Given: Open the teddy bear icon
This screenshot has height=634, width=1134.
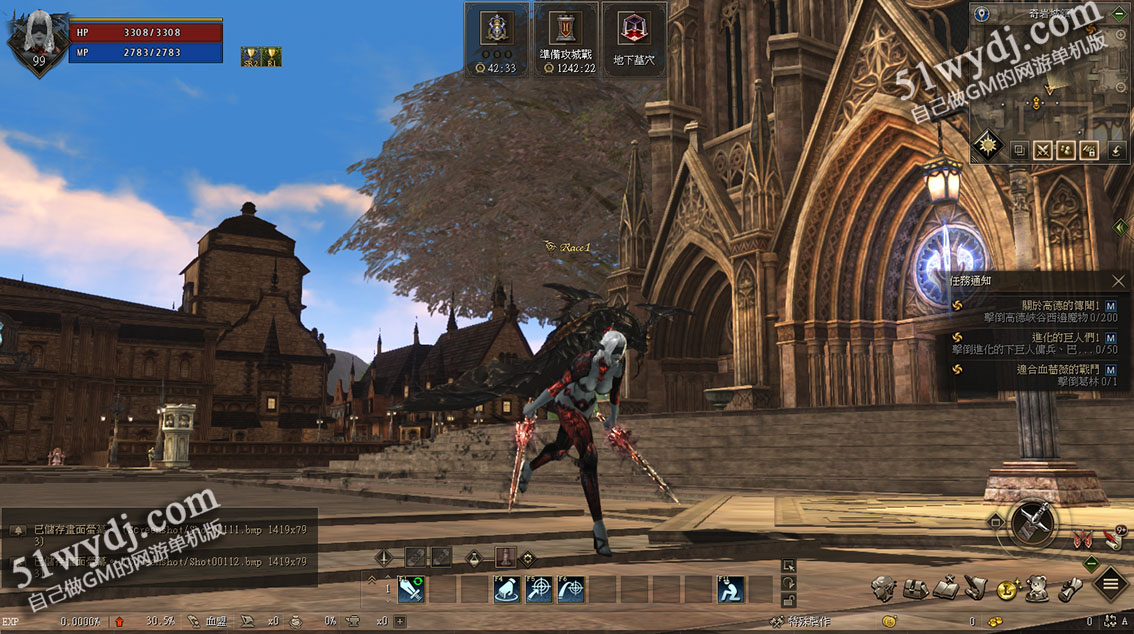Looking at the screenshot, I should click(x=1038, y=588).
